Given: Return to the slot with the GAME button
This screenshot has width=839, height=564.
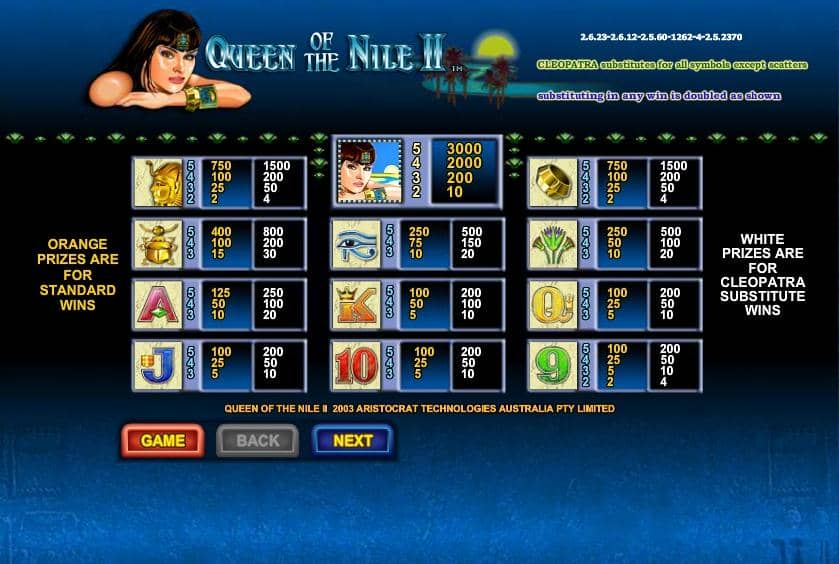Looking at the screenshot, I should click(x=162, y=440).
